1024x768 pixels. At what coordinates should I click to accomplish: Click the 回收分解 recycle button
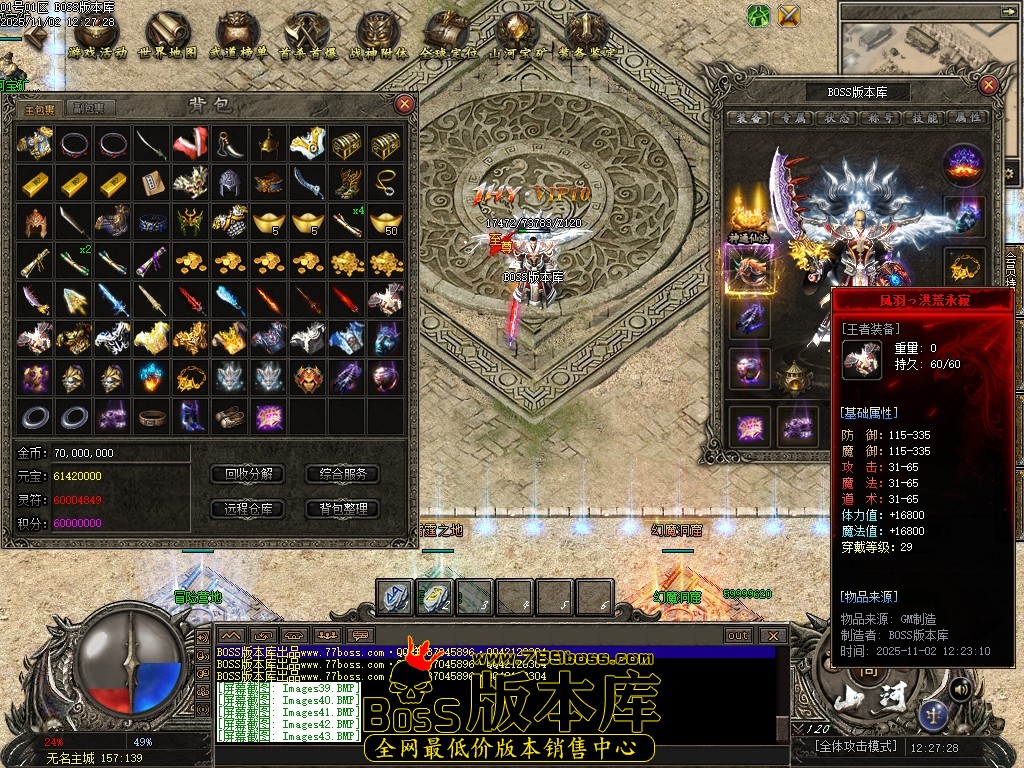(x=249, y=474)
